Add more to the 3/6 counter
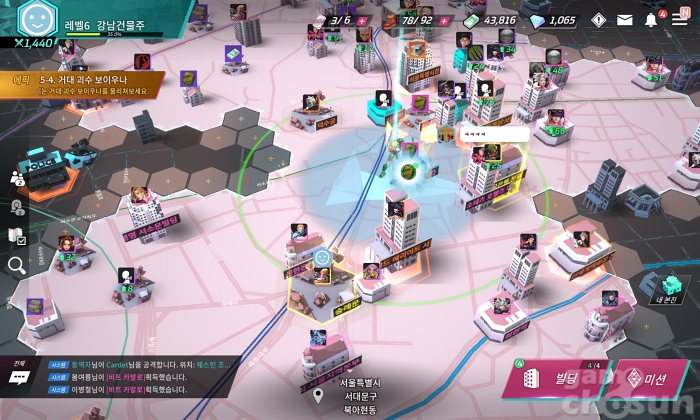 click(361, 20)
